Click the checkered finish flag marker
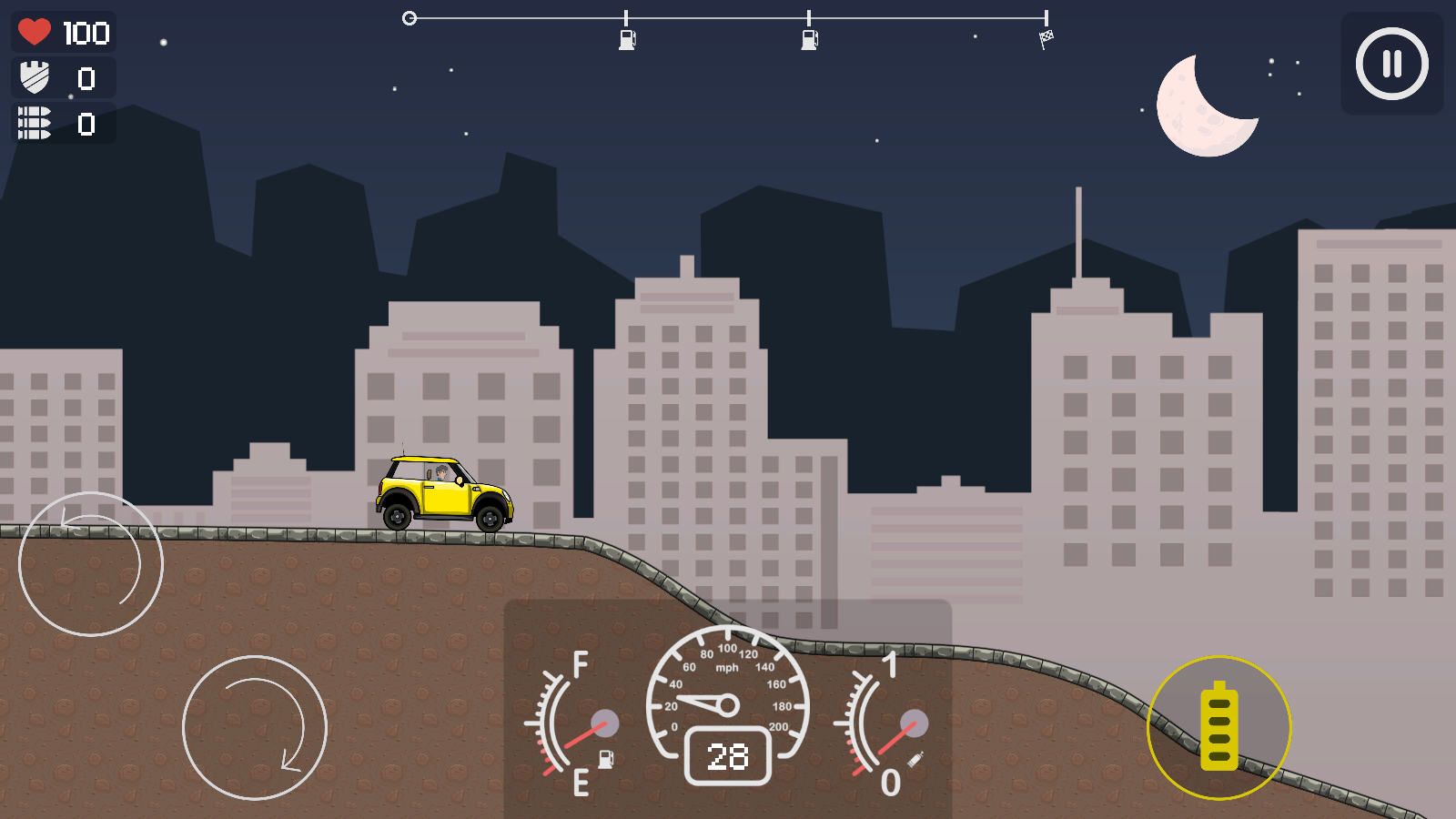The height and width of the screenshot is (819, 1456). tap(1047, 38)
